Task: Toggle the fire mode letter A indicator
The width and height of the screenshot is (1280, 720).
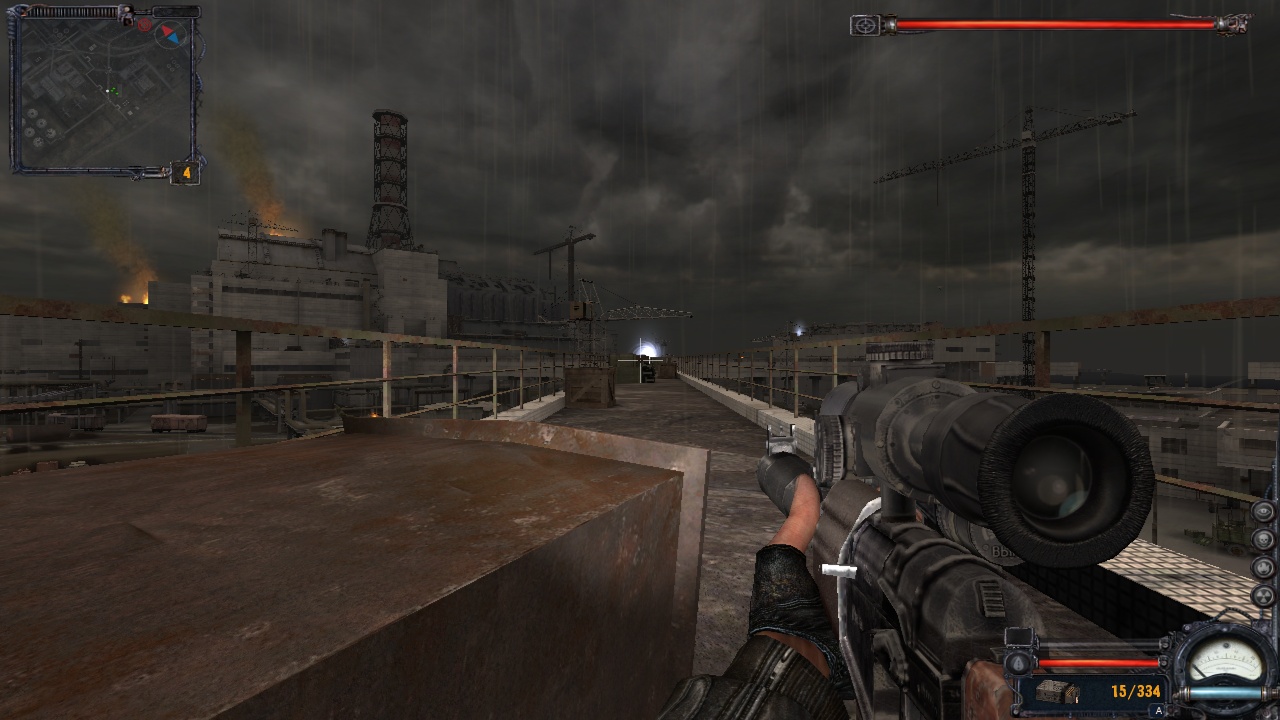Action: [x=1159, y=711]
